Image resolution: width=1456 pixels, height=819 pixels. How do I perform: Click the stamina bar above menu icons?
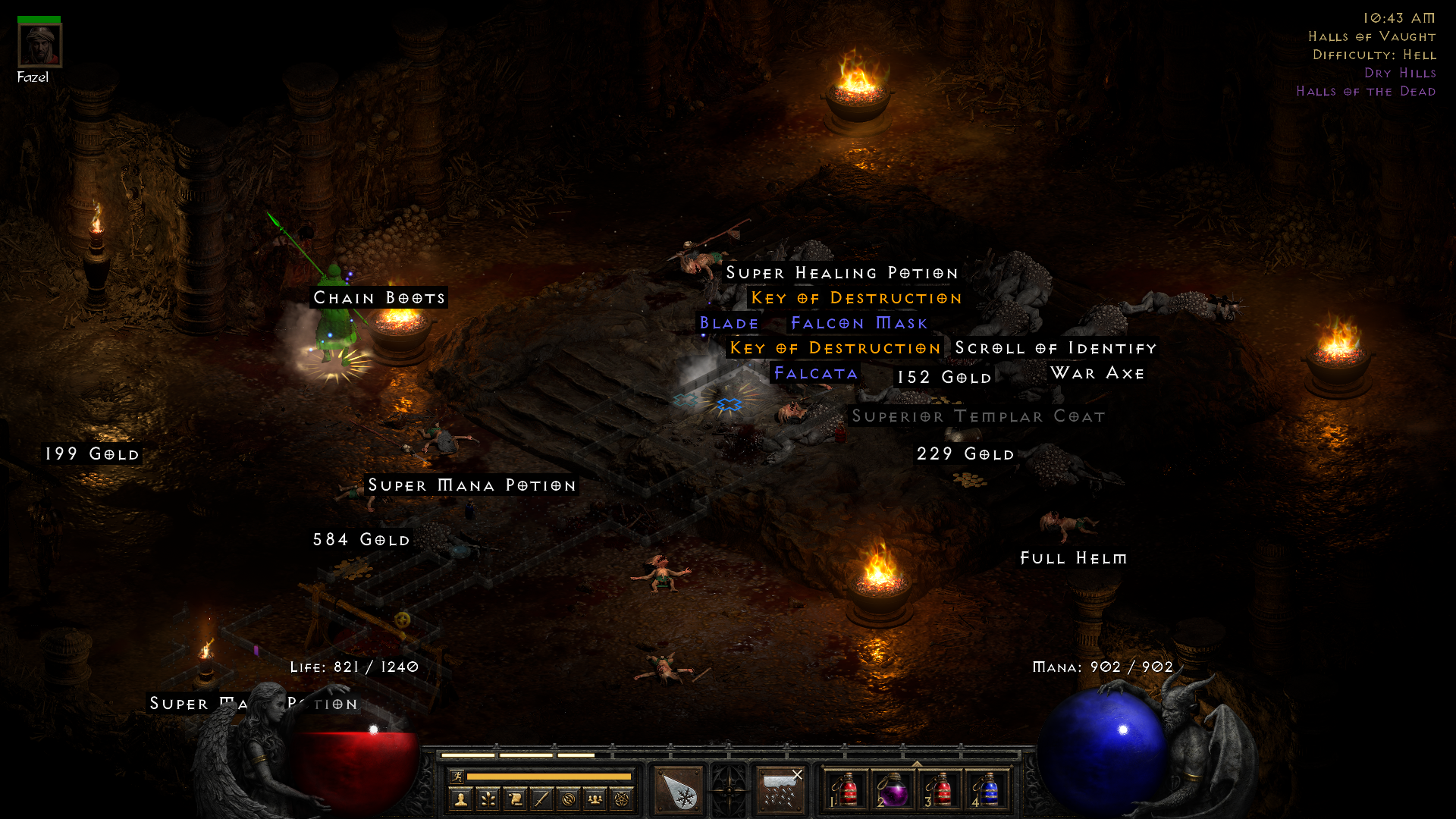tap(551, 776)
